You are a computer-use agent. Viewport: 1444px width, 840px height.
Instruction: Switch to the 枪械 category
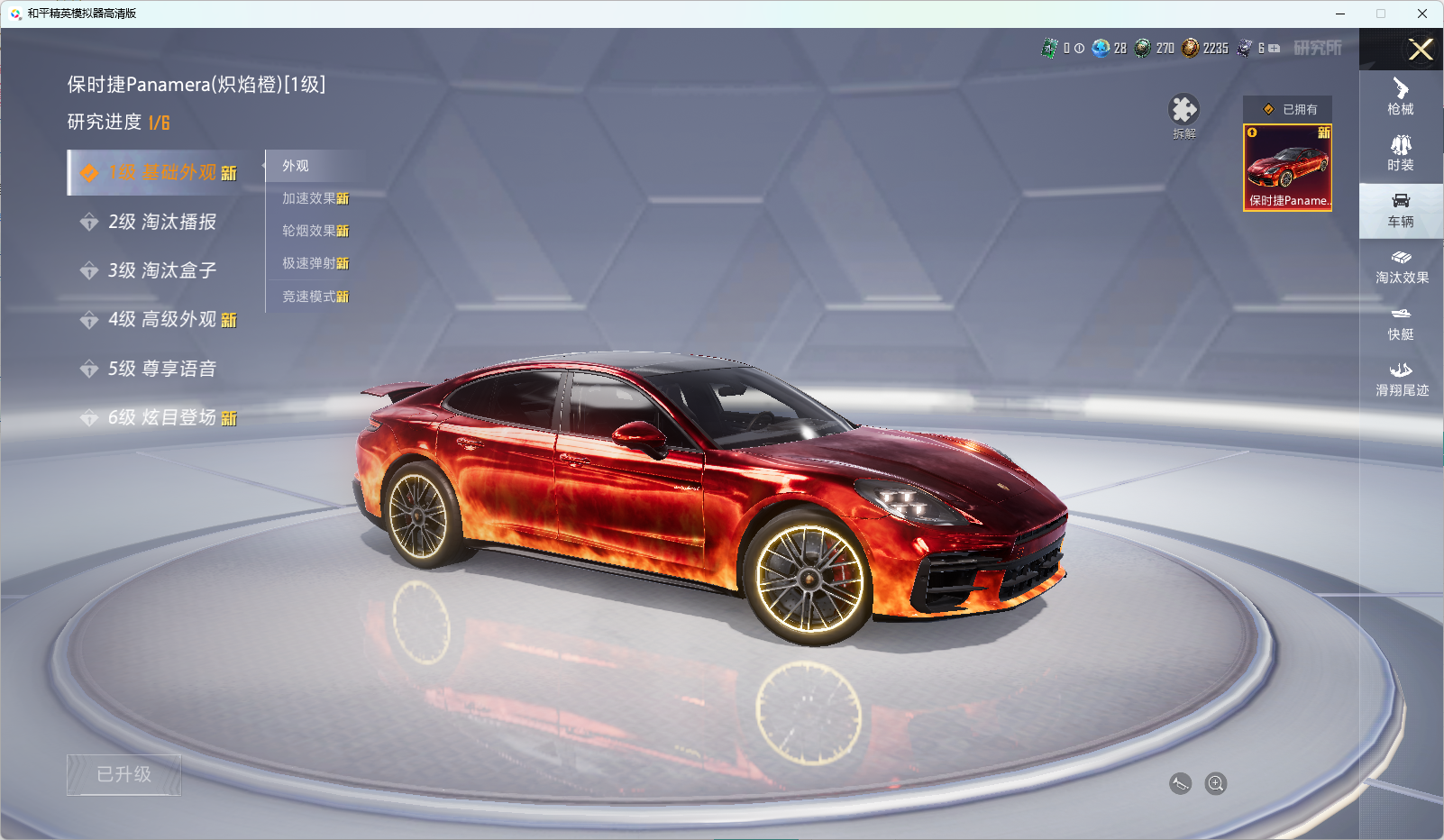pyautogui.click(x=1401, y=97)
